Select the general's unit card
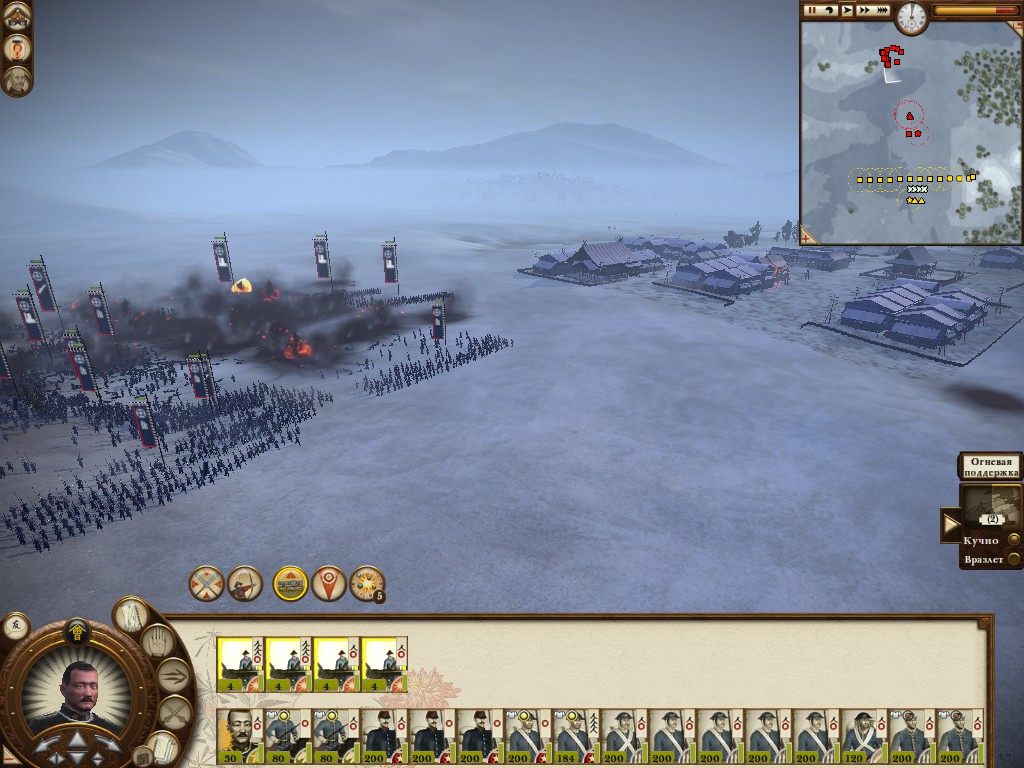Viewport: 1024px width, 768px height. 240,737
